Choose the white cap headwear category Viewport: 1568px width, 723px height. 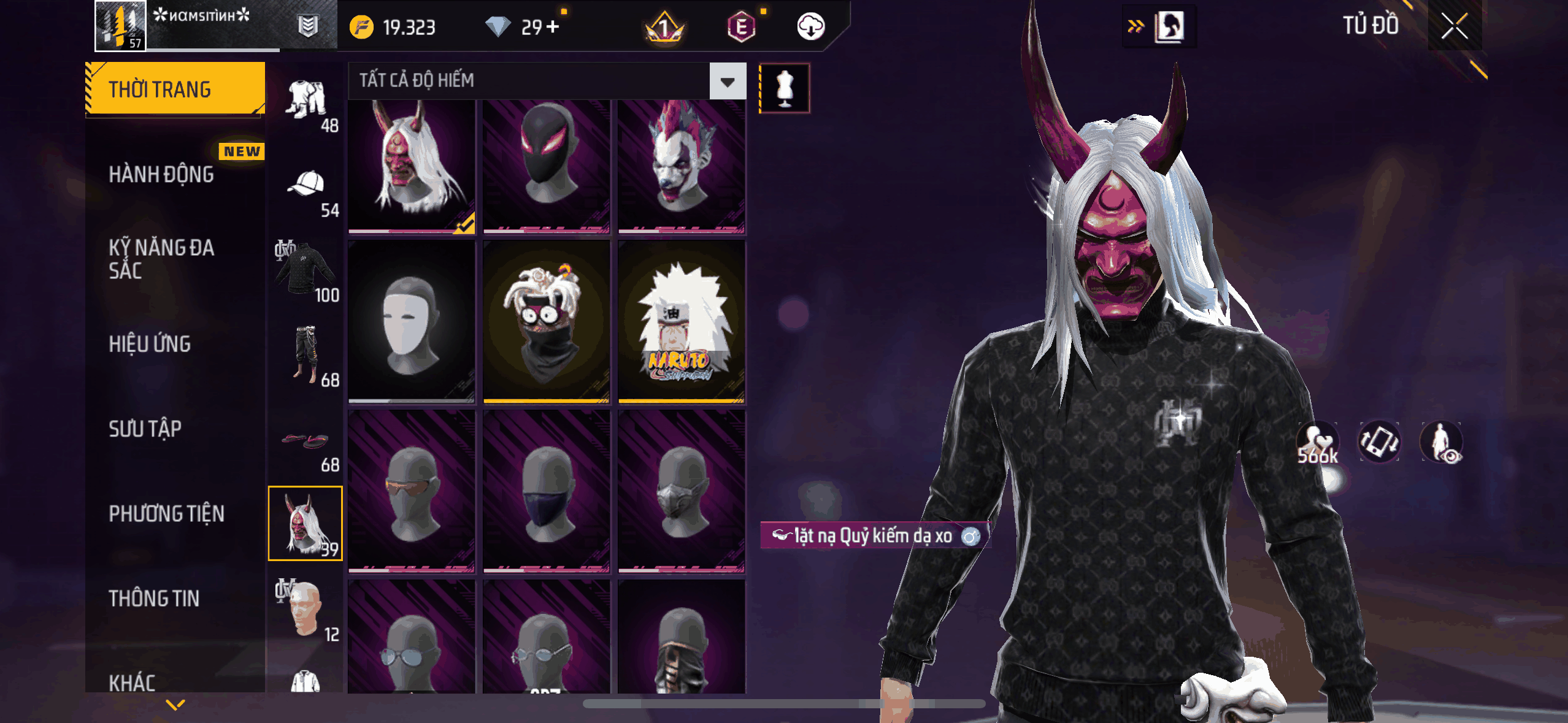pyautogui.click(x=306, y=188)
